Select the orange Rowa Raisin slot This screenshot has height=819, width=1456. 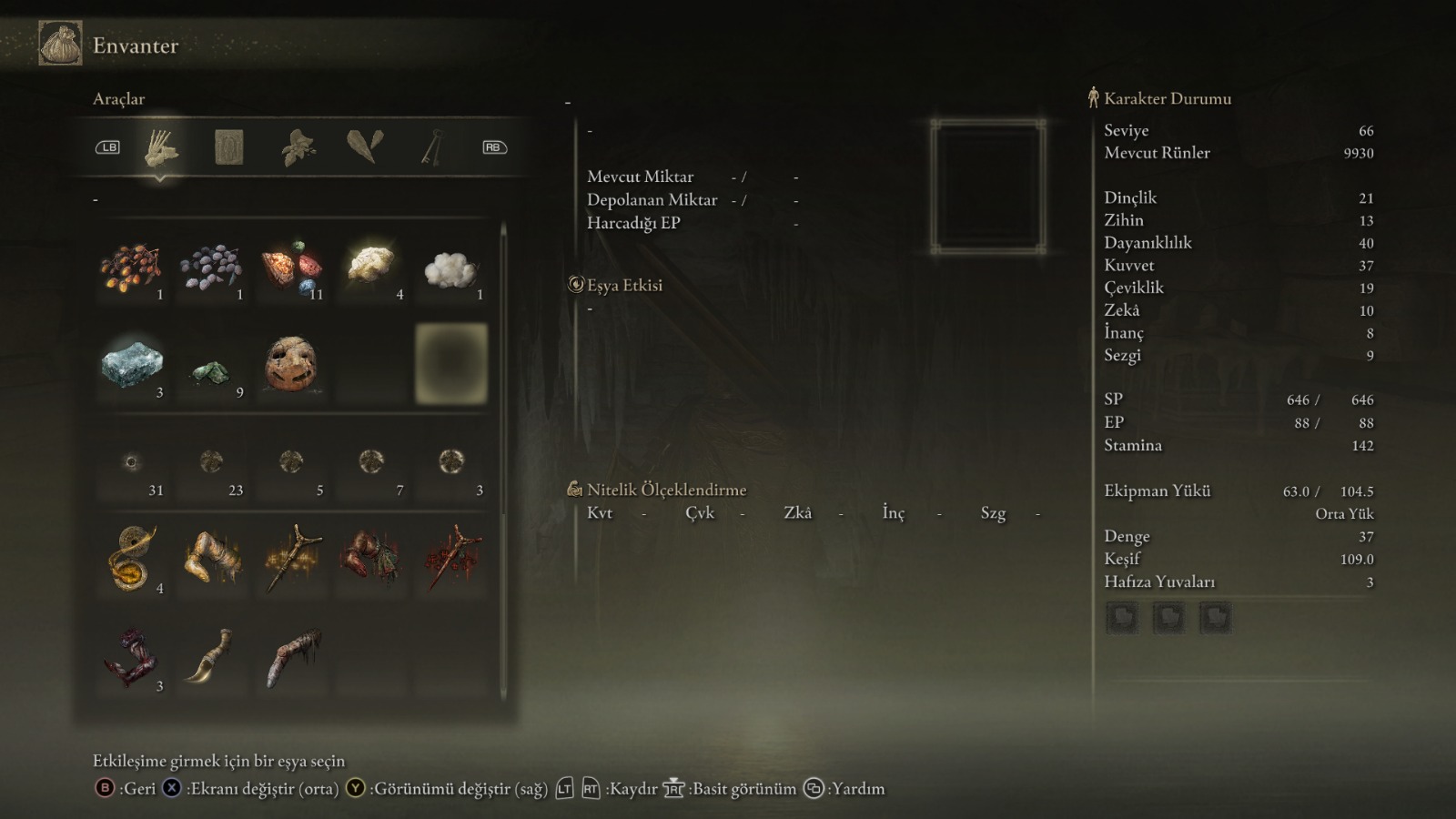[132, 268]
